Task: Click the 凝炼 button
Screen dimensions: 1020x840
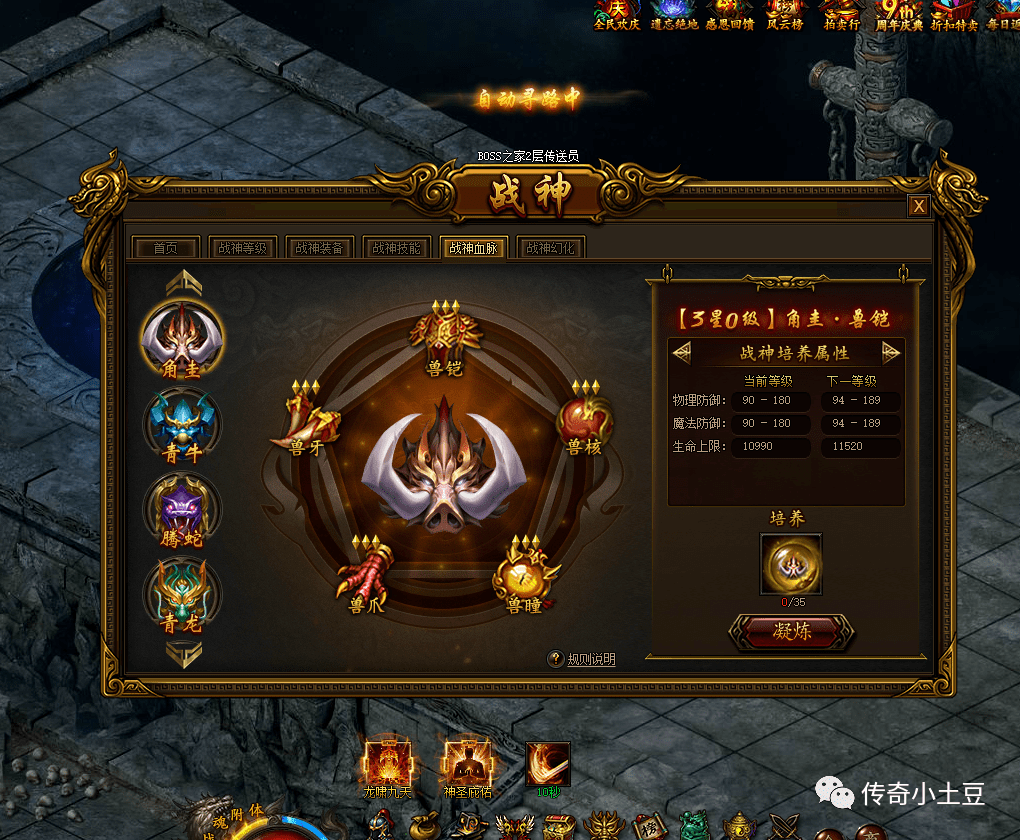Action: coord(792,632)
